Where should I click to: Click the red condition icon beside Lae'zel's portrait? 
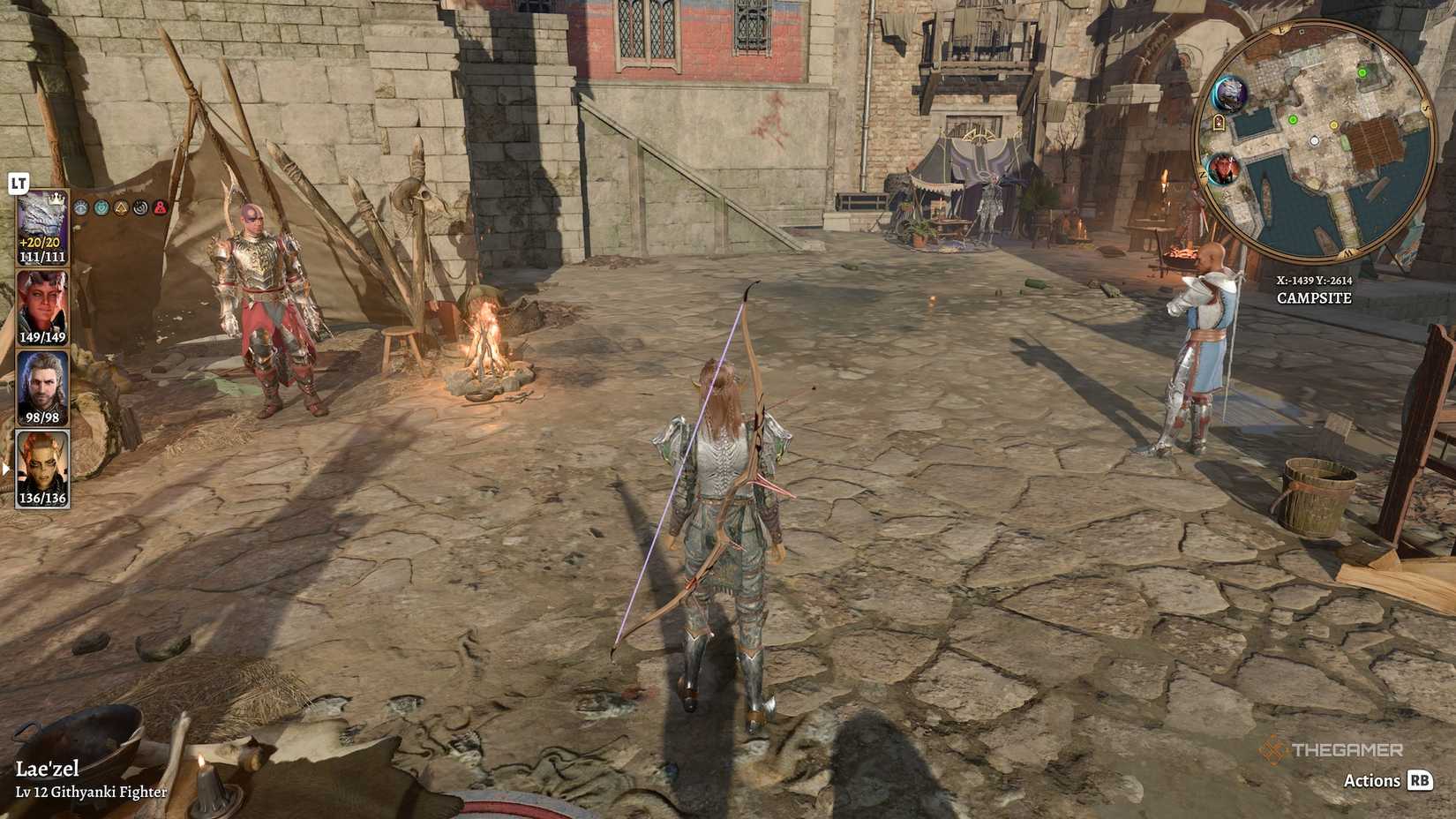(161, 207)
